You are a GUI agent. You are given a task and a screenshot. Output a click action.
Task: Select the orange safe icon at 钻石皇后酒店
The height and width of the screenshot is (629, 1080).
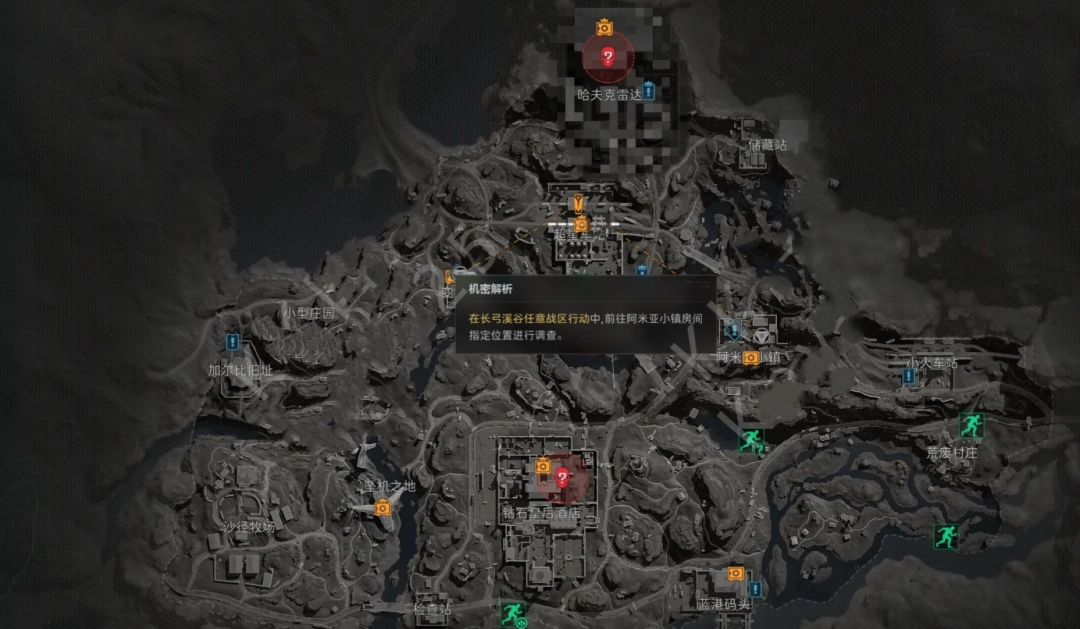[543, 466]
